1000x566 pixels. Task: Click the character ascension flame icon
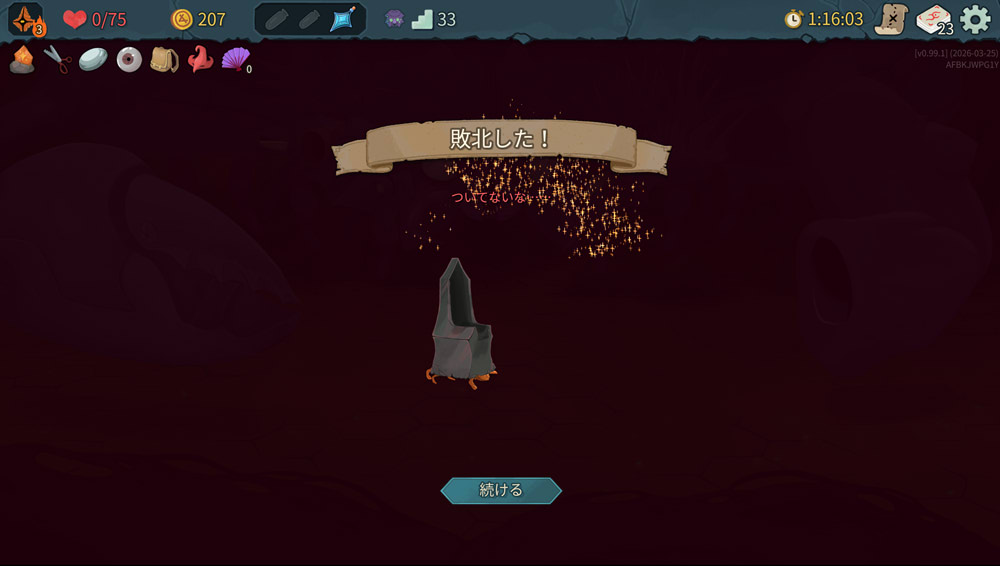27,19
